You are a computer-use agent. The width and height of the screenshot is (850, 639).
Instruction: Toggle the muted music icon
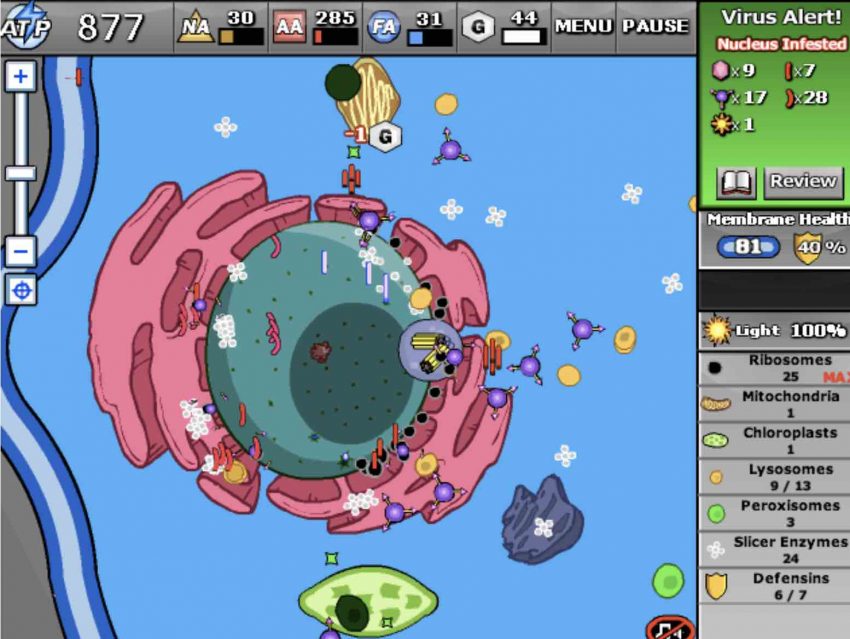tap(670, 629)
